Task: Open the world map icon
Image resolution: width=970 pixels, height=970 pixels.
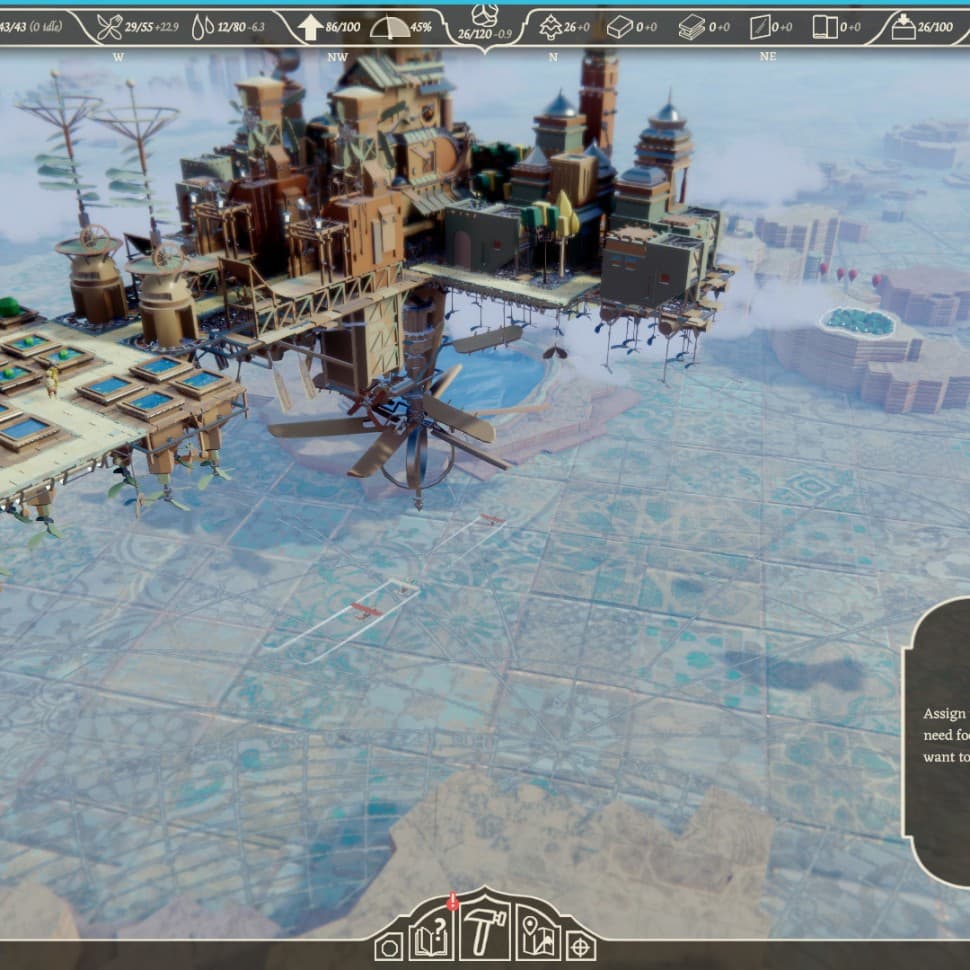Action: pos(538,937)
